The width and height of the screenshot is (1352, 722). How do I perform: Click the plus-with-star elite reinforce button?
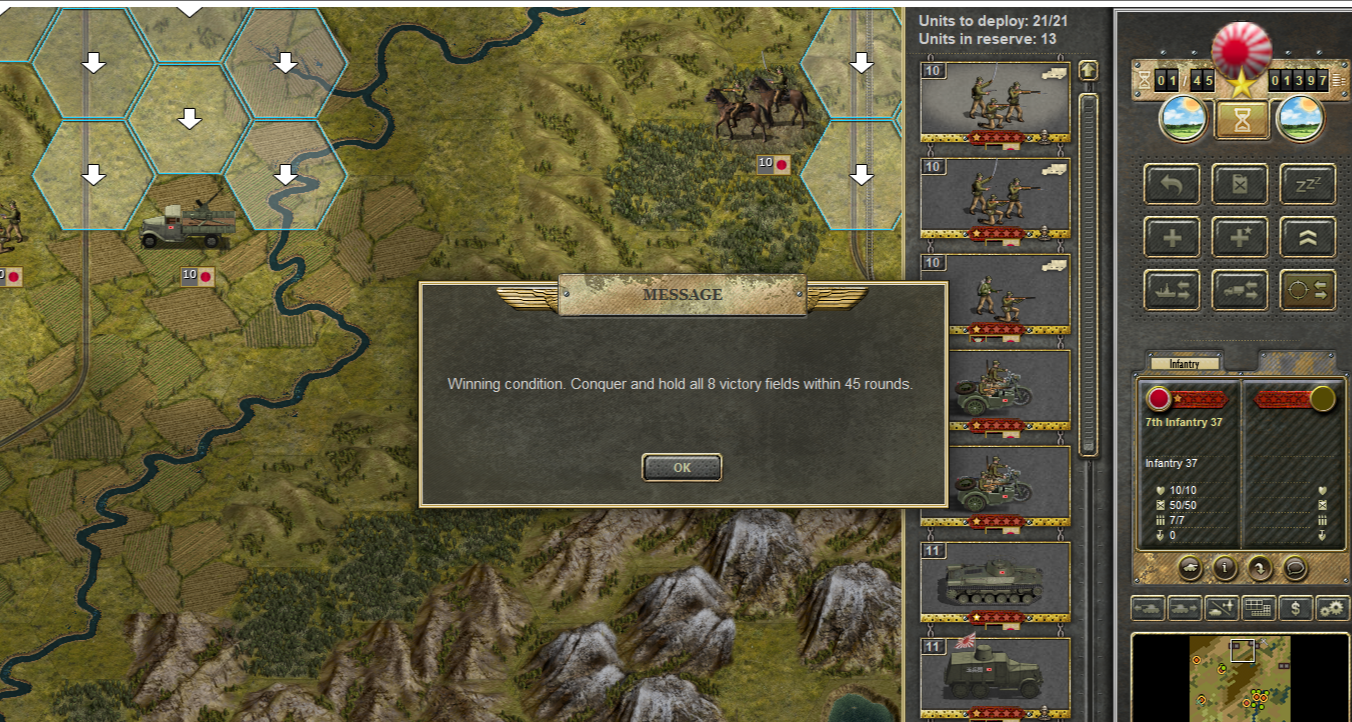pyautogui.click(x=1240, y=238)
